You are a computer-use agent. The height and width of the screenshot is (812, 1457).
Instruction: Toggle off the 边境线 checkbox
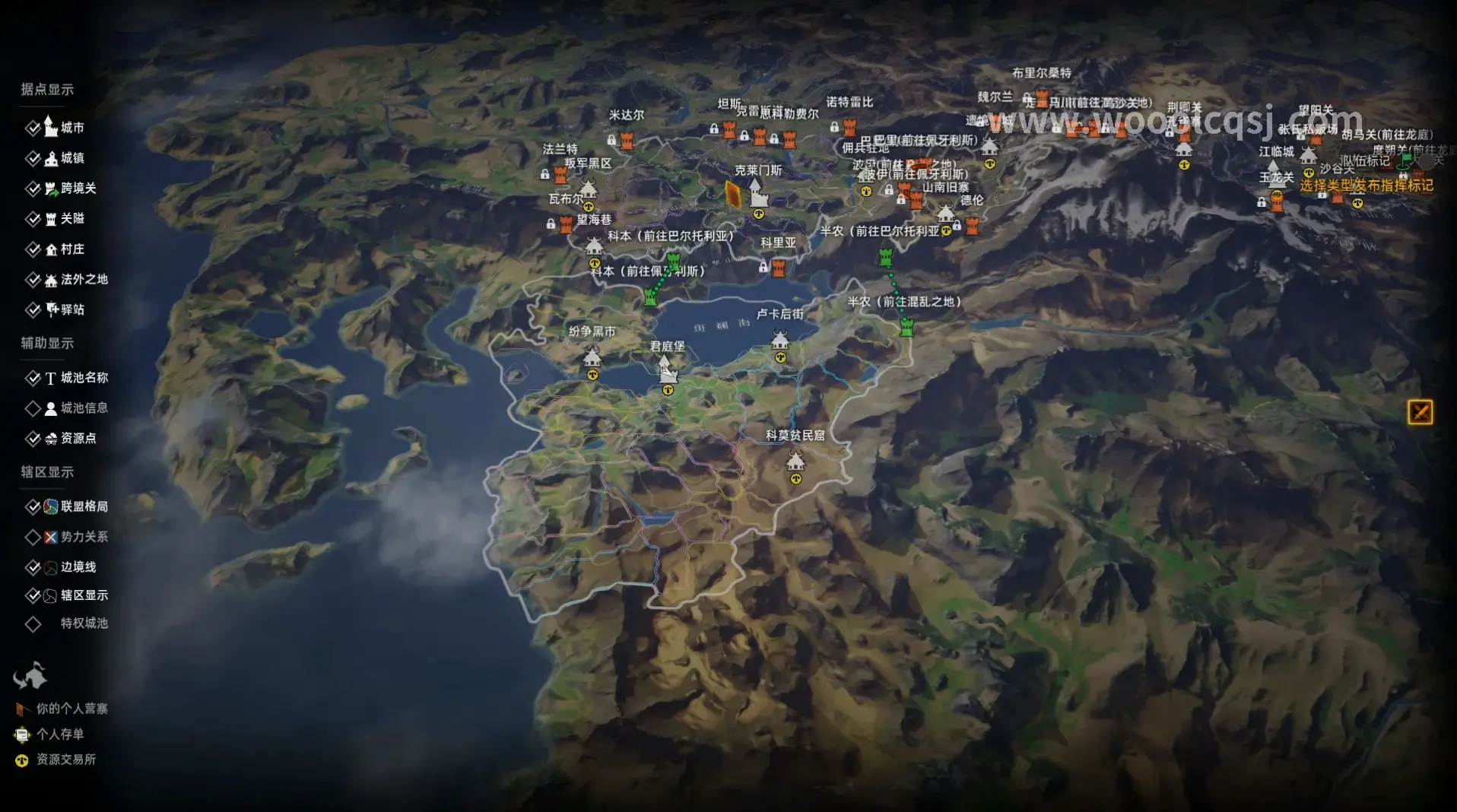pos(33,567)
